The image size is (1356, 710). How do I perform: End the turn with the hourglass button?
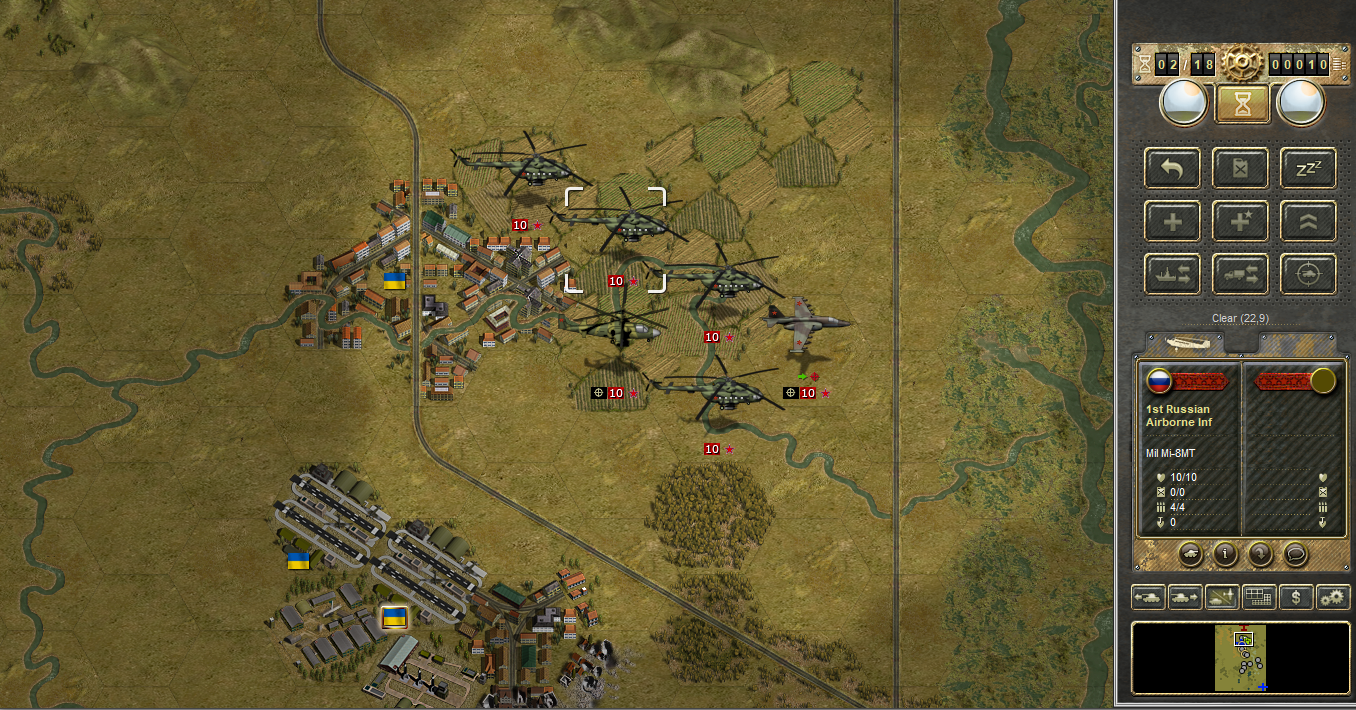[x=1243, y=104]
